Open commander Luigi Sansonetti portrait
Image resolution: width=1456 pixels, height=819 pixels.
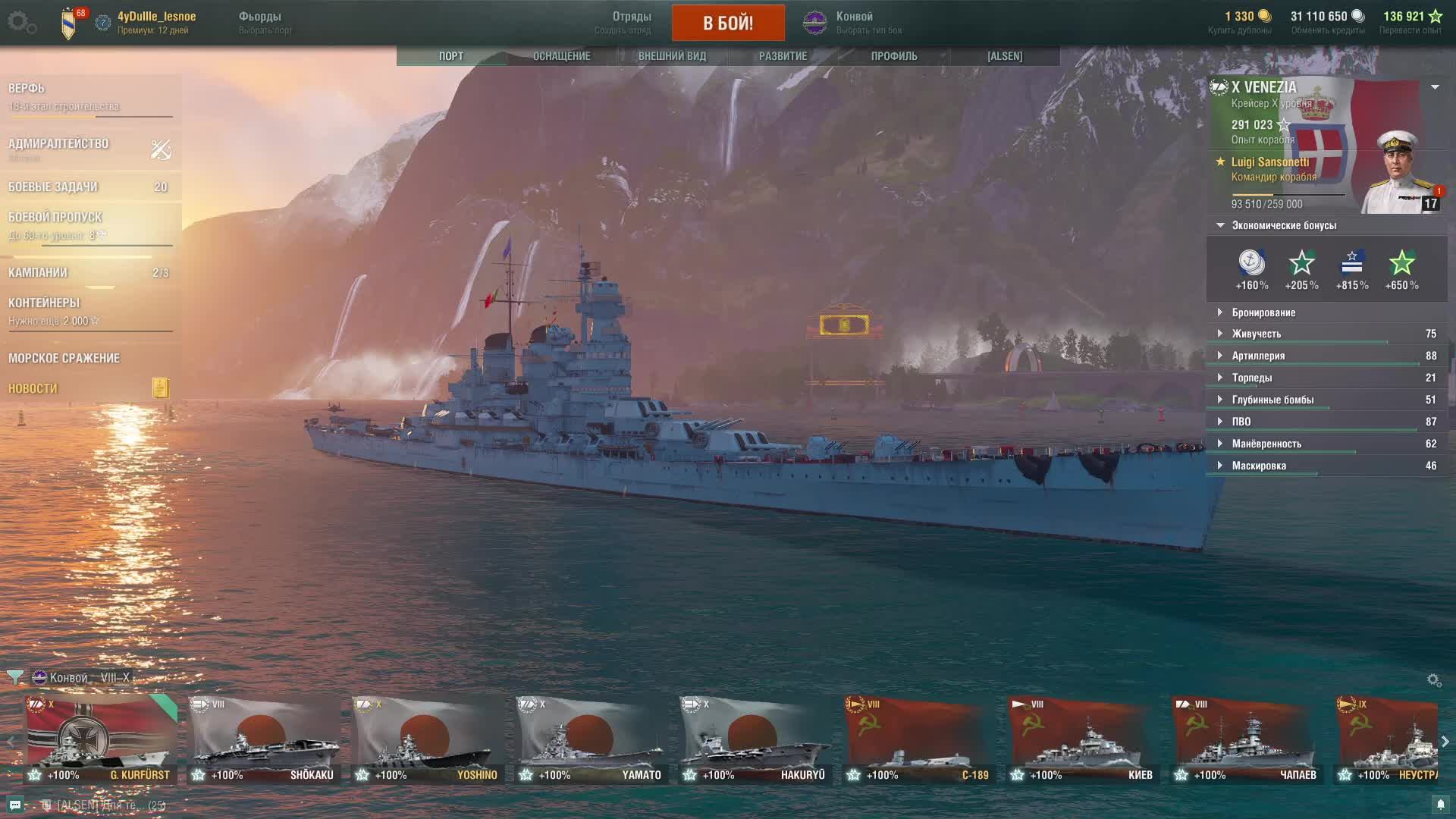pyautogui.click(x=1399, y=173)
